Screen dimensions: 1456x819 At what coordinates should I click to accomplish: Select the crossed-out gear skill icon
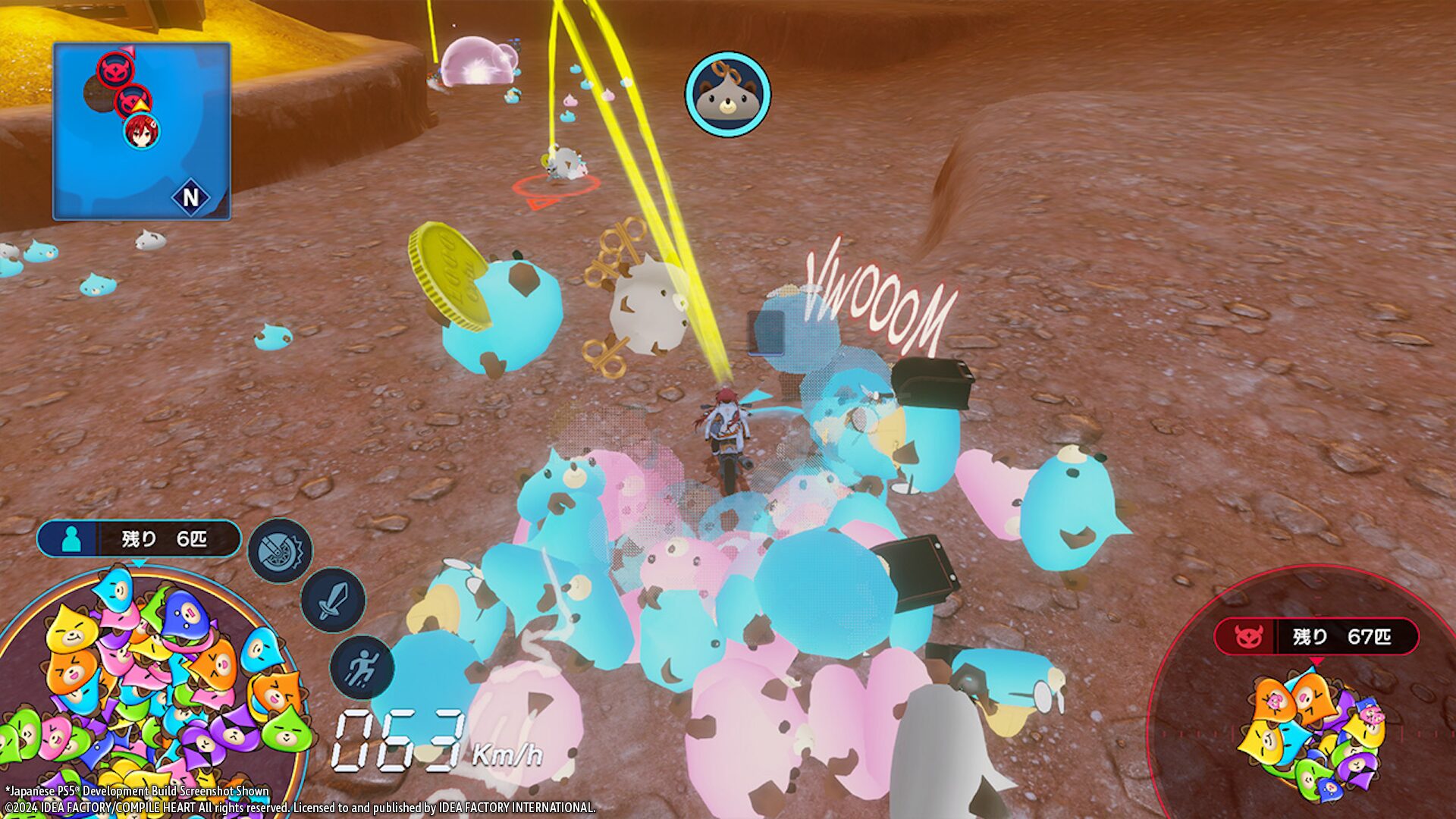(x=280, y=551)
